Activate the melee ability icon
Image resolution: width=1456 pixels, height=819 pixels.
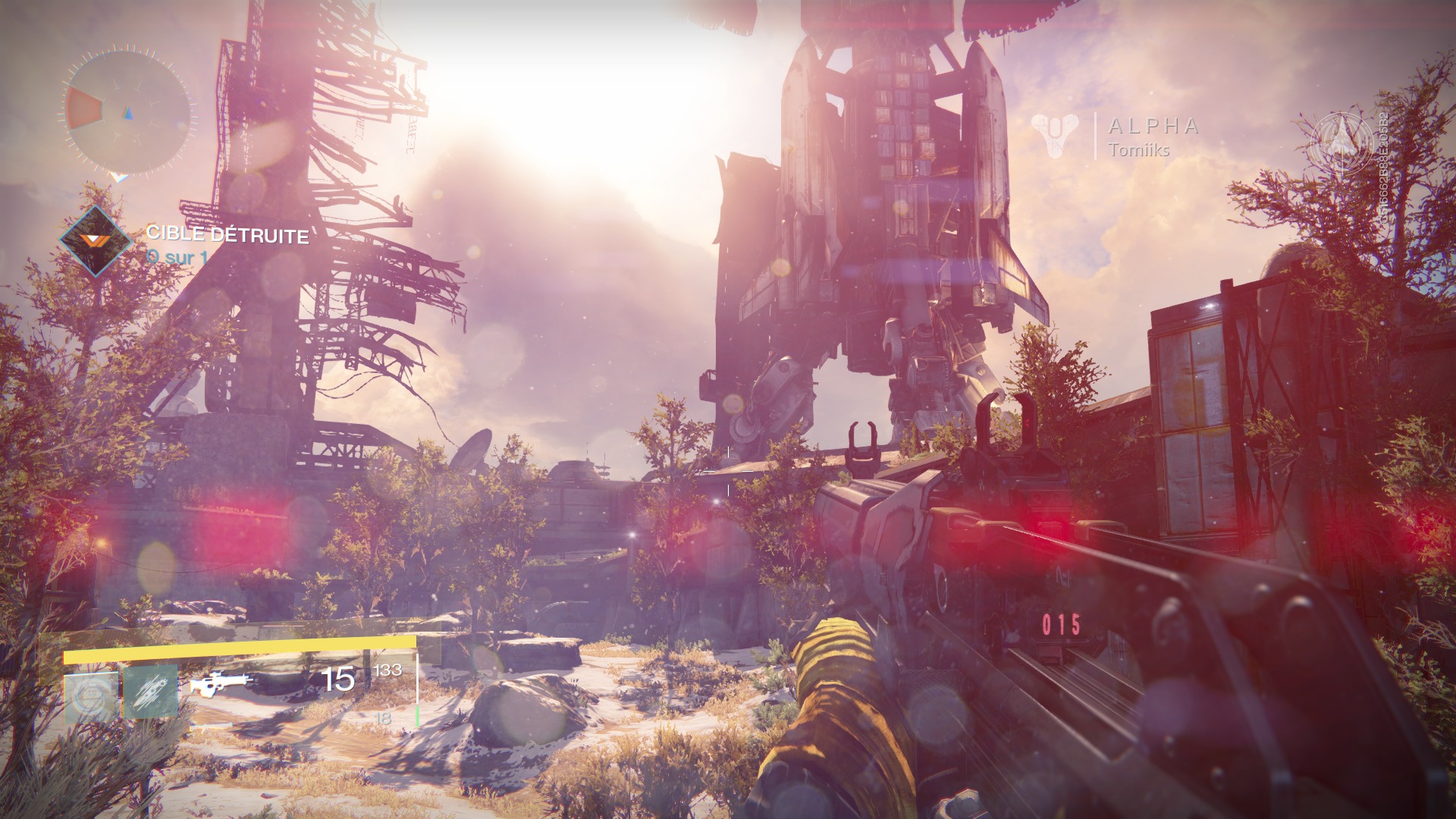point(151,692)
